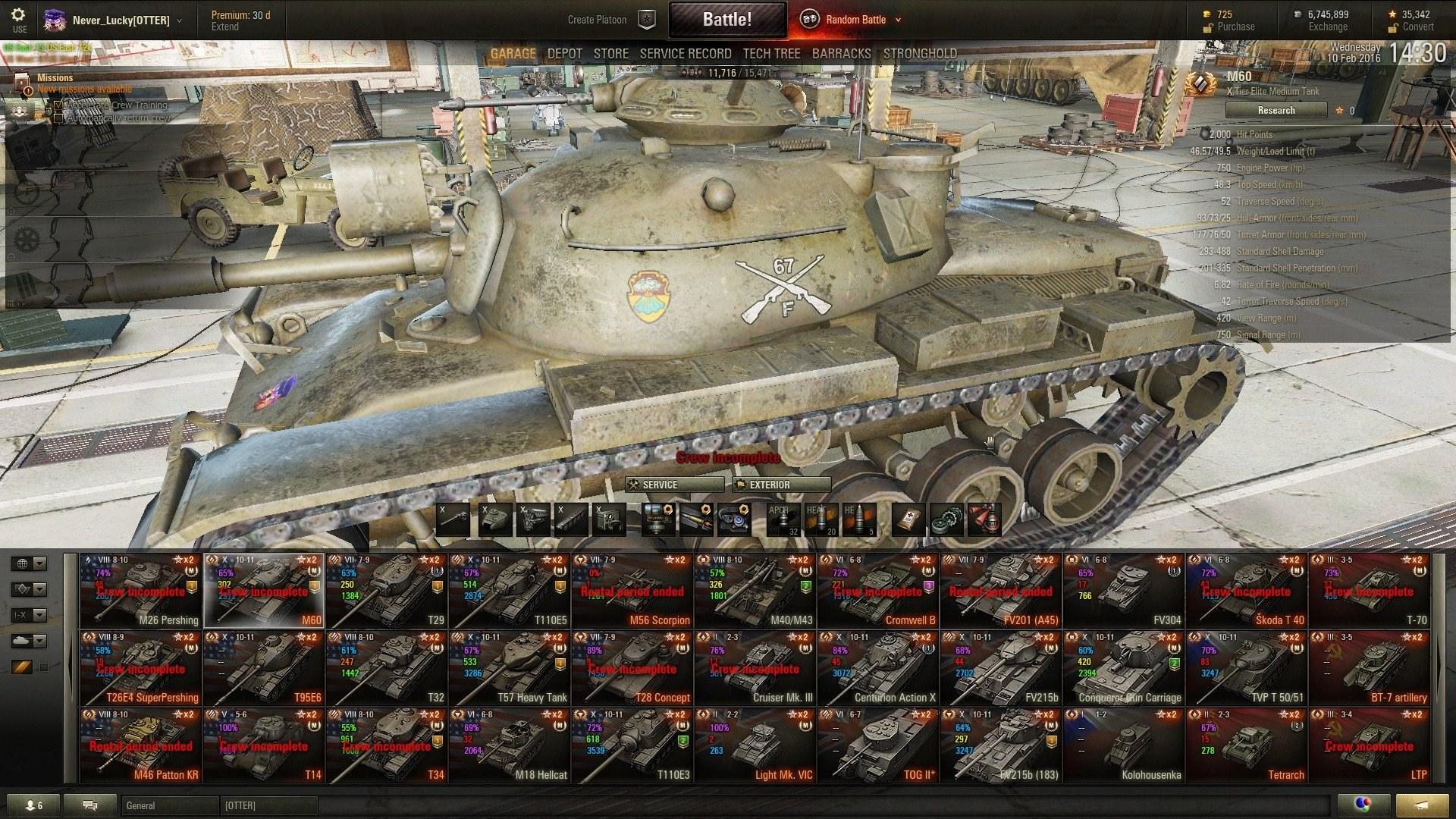Select the M18 Hellcat tank
The width and height of the screenshot is (1456, 819).
point(510,745)
